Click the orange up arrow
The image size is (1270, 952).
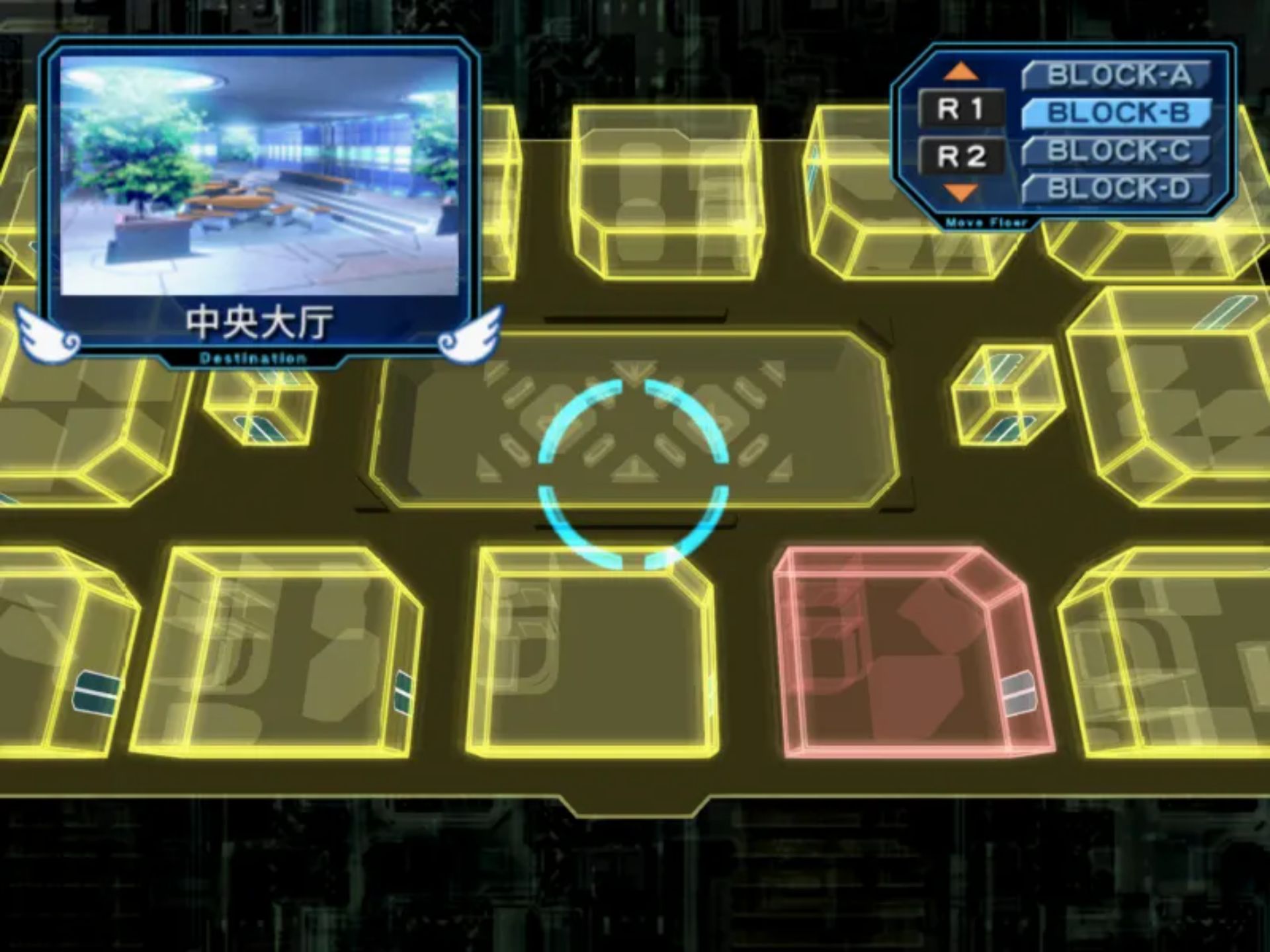pyautogui.click(x=960, y=71)
